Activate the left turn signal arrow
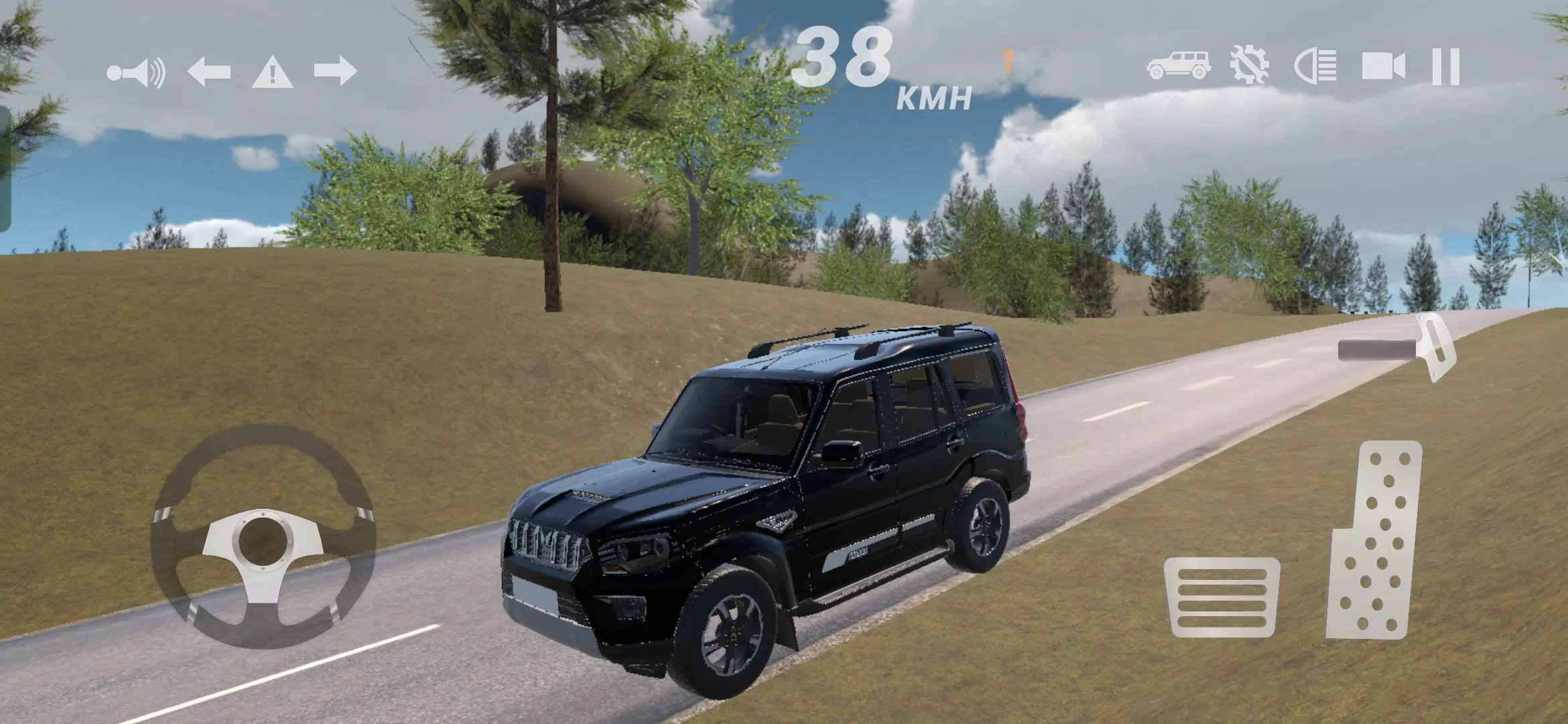The height and width of the screenshot is (724, 1568). (x=209, y=71)
